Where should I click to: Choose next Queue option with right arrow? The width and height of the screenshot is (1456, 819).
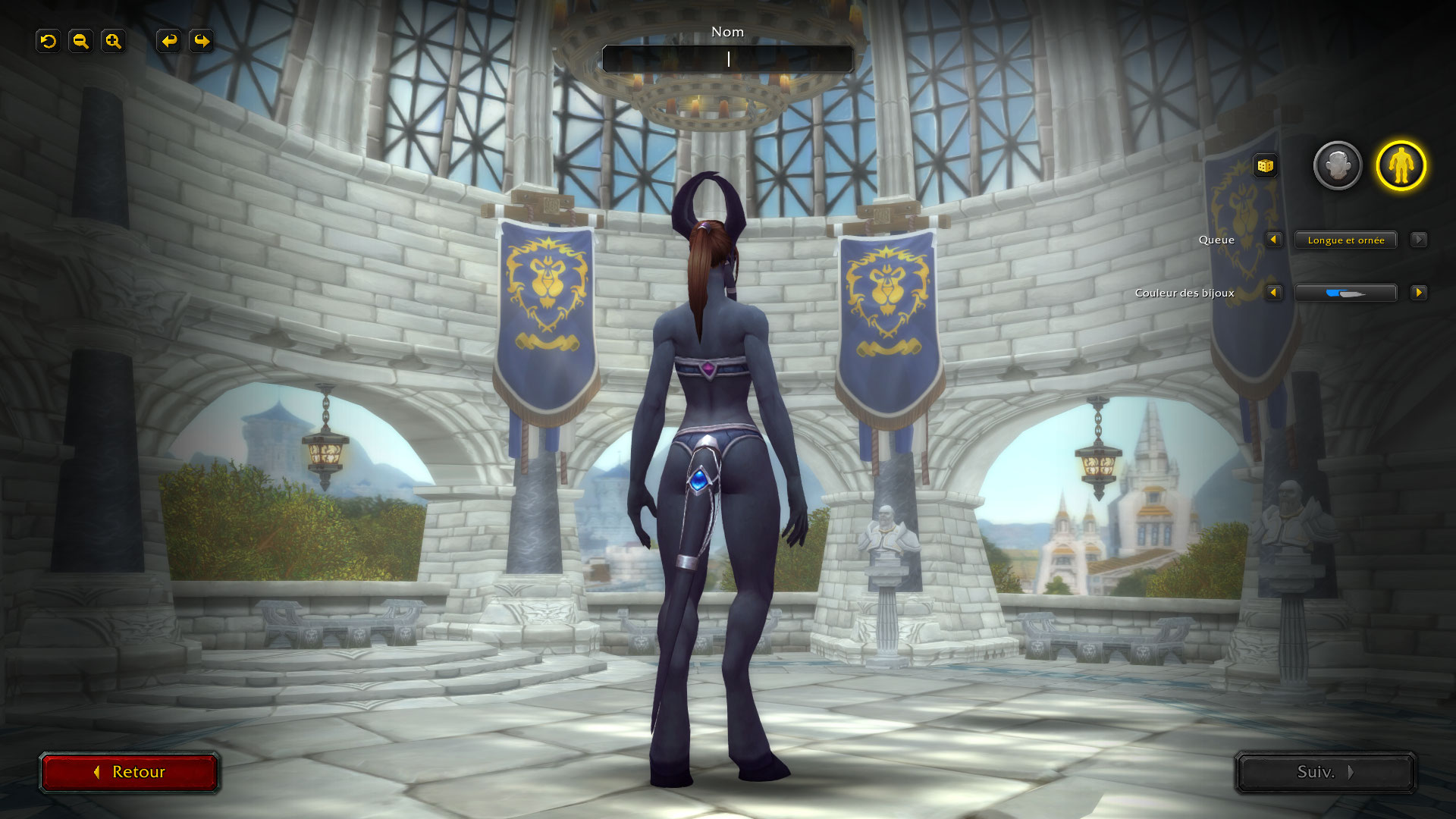(1418, 240)
